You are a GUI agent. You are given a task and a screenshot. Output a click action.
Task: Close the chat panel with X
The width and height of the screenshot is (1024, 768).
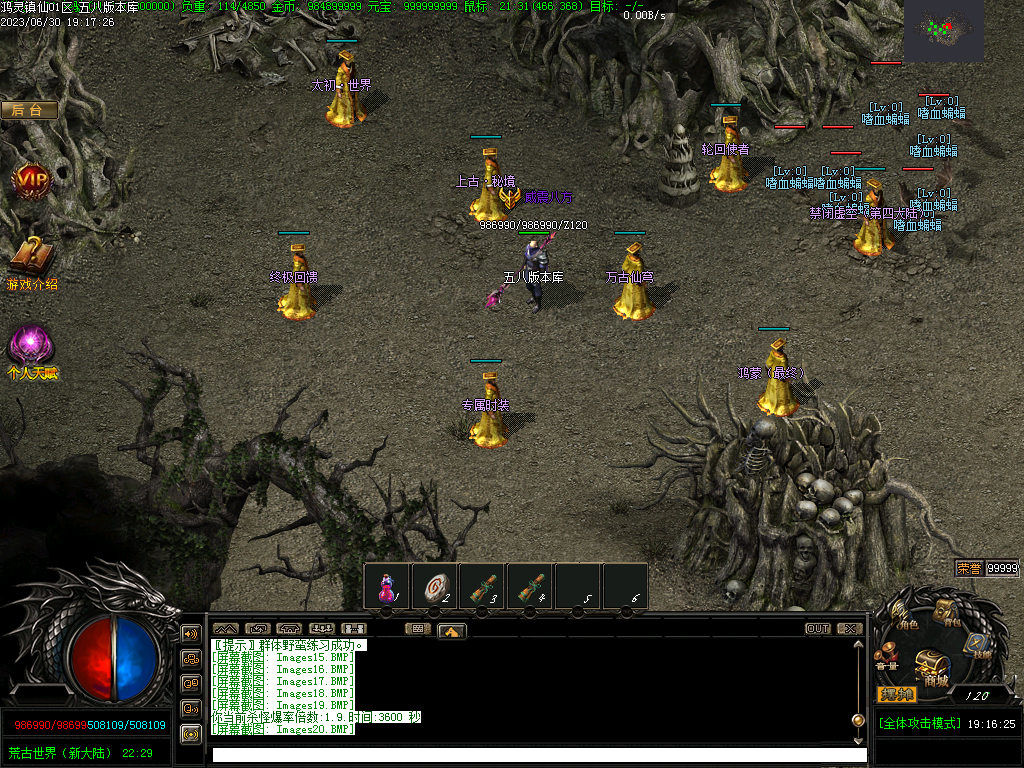(849, 629)
